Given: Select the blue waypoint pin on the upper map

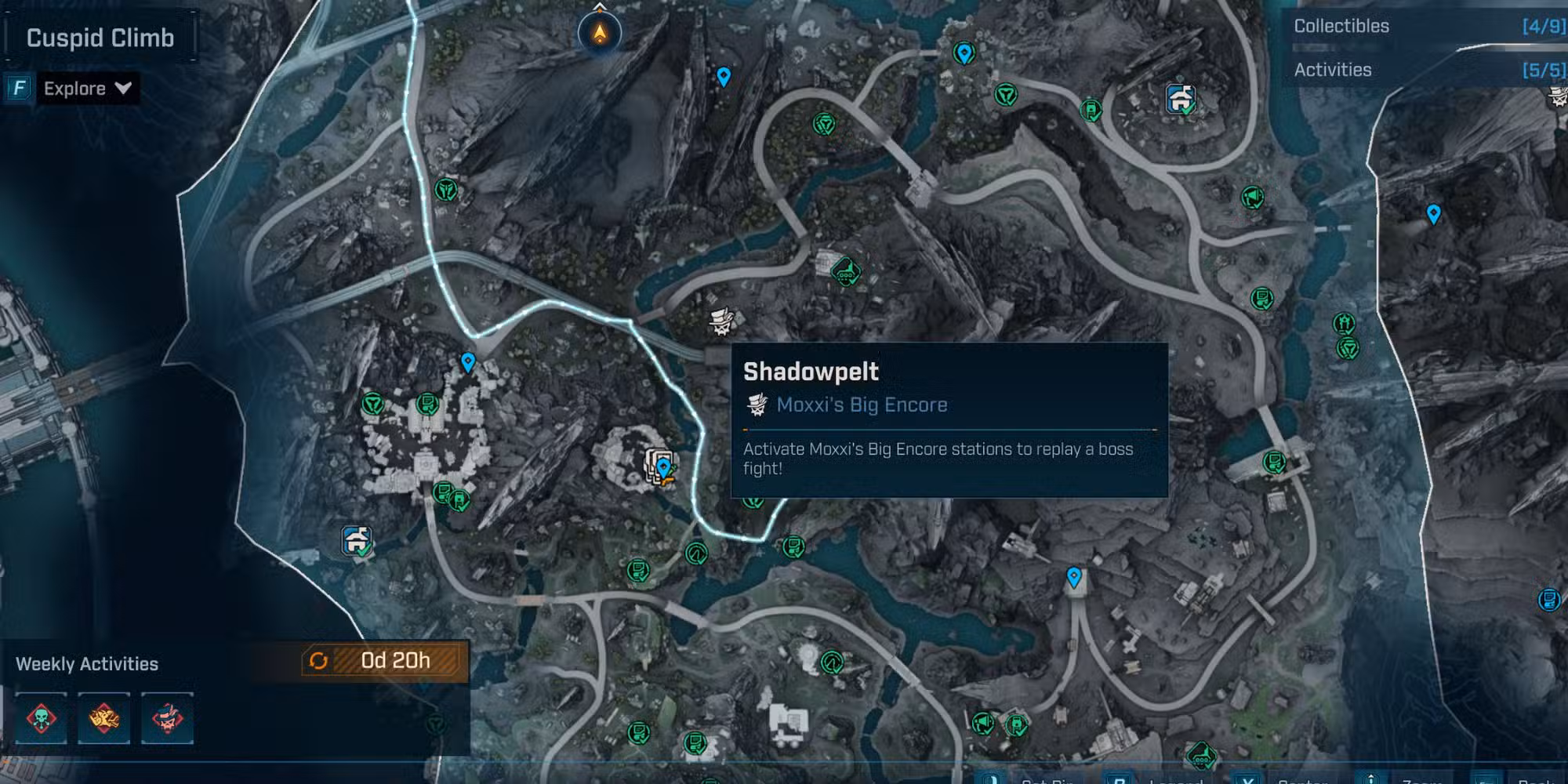Looking at the screenshot, I should (723, 76).
